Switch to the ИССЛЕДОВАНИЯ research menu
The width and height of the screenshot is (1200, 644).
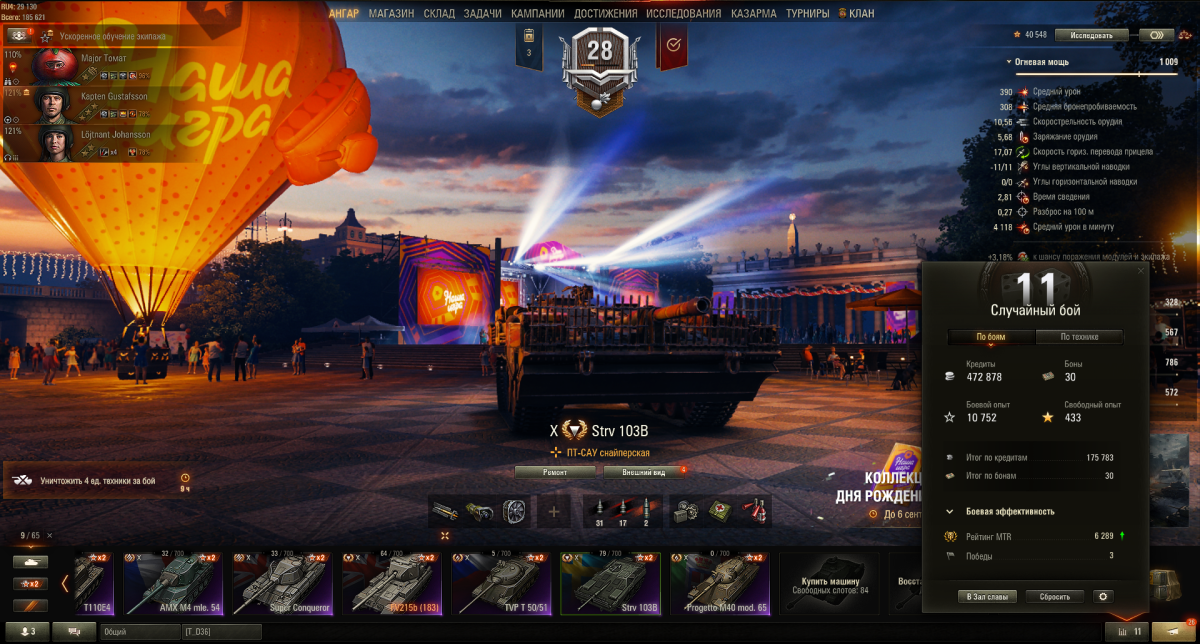[683, 14]
